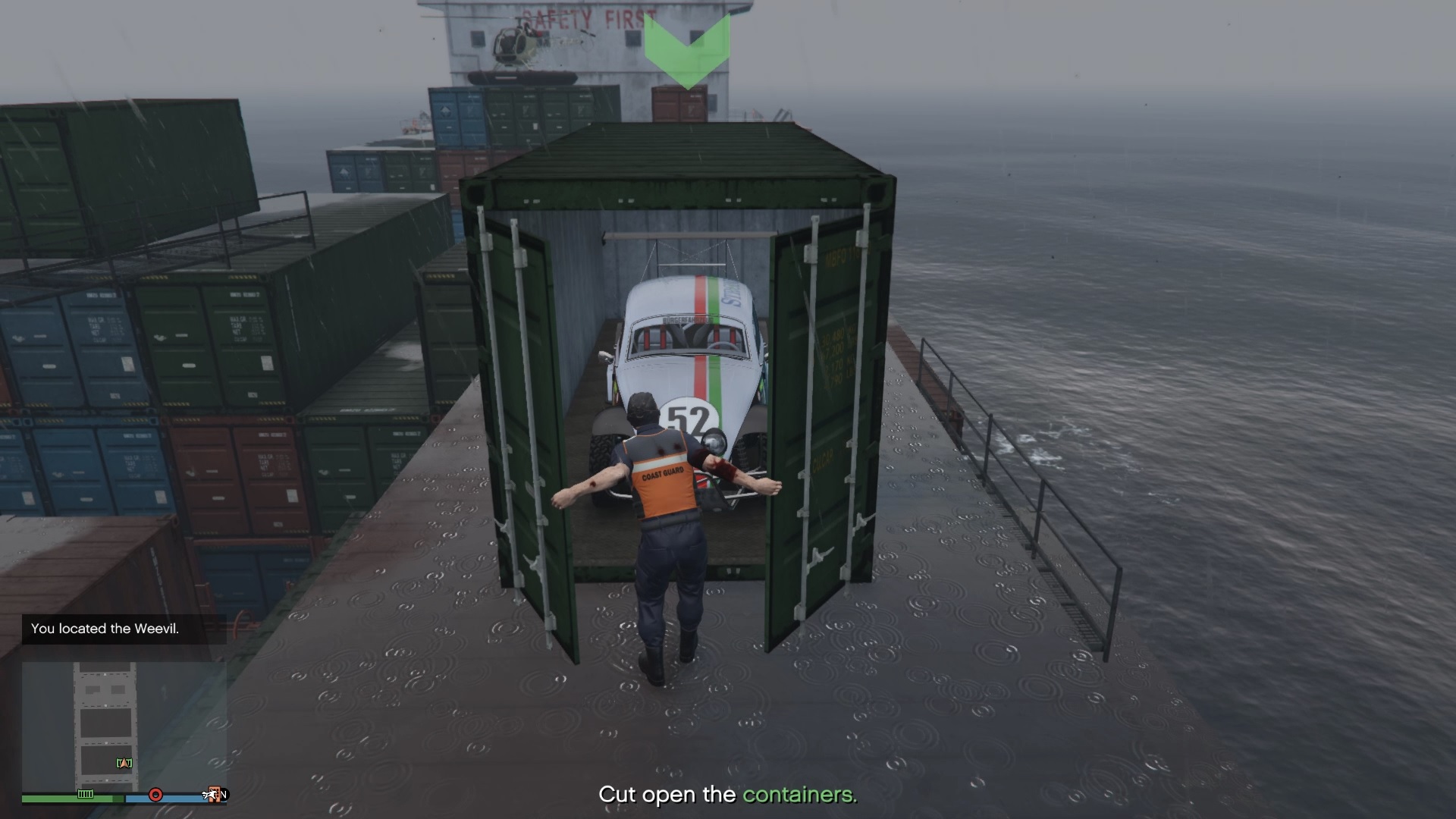This screenshot has width=1456, height=819.
Task: Expand the 'You located the Weevil' notification
Action: pyautogui.click(x=105, y=629)
